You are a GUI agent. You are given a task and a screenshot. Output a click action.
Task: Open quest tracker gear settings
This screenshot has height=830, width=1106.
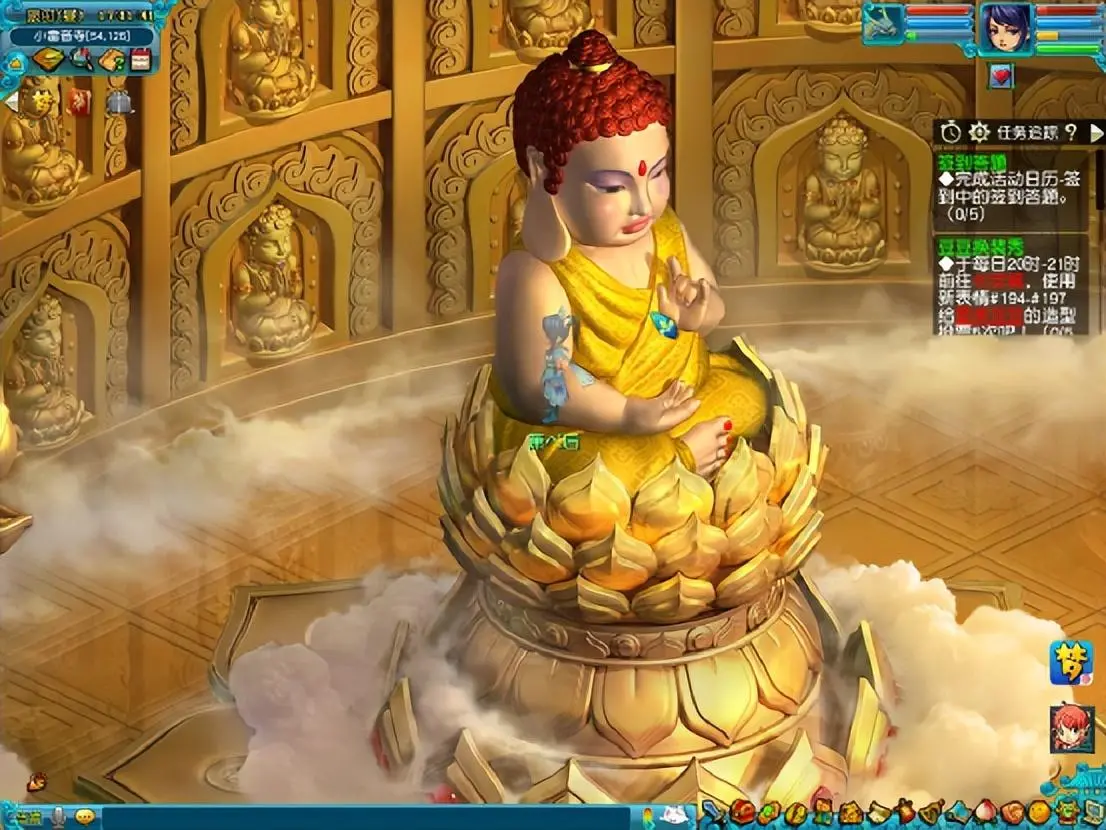point(979,131)
